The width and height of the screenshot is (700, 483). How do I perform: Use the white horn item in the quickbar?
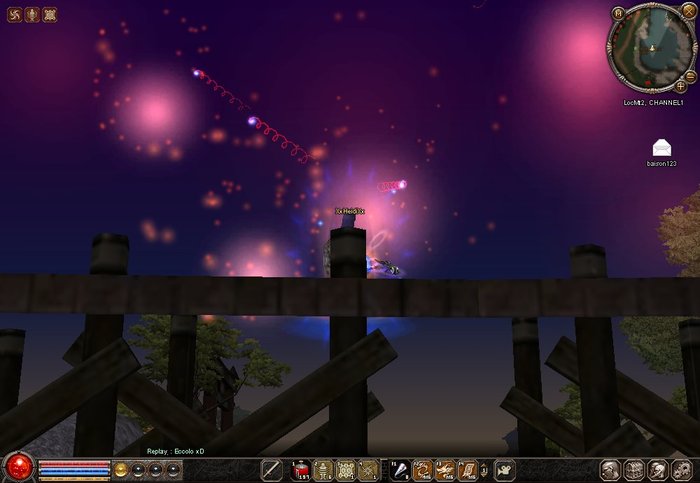pos(398,469)
